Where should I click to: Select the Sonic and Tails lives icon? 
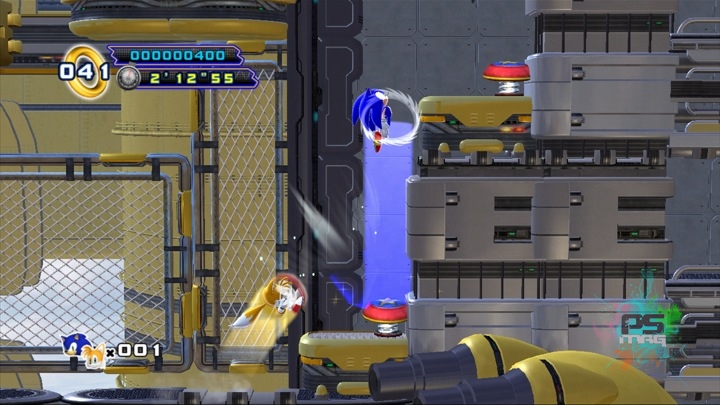pyautogui.click(x=84, y=349)
